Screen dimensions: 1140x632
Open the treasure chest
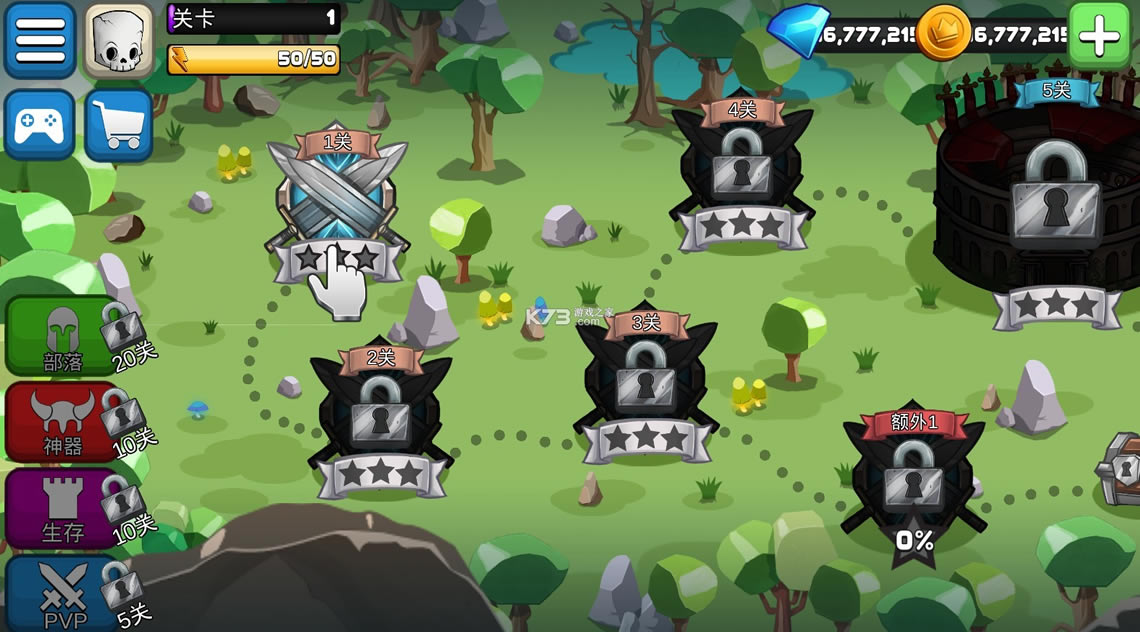(x=1122, y=468)
